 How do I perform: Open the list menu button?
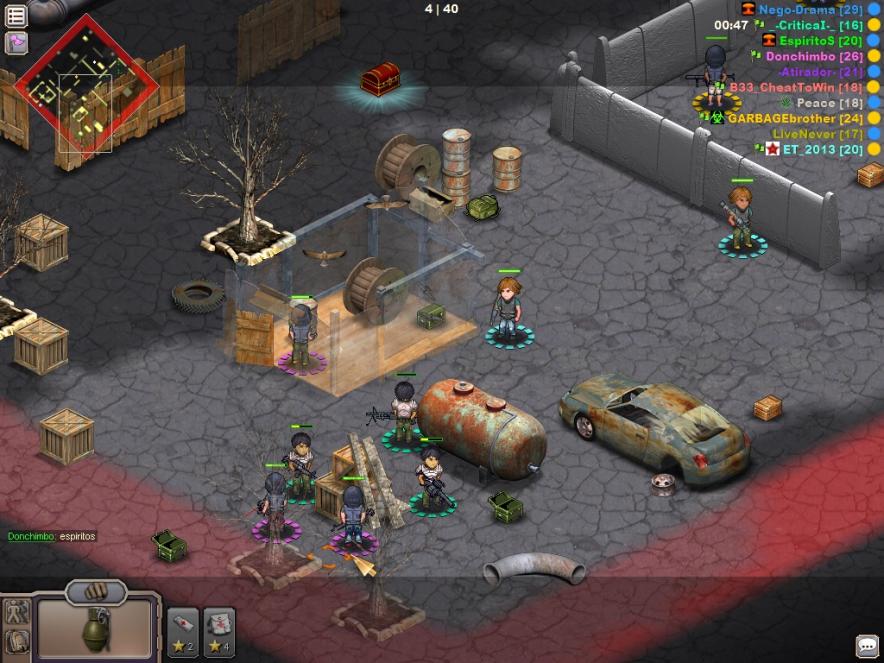[16, 17]
